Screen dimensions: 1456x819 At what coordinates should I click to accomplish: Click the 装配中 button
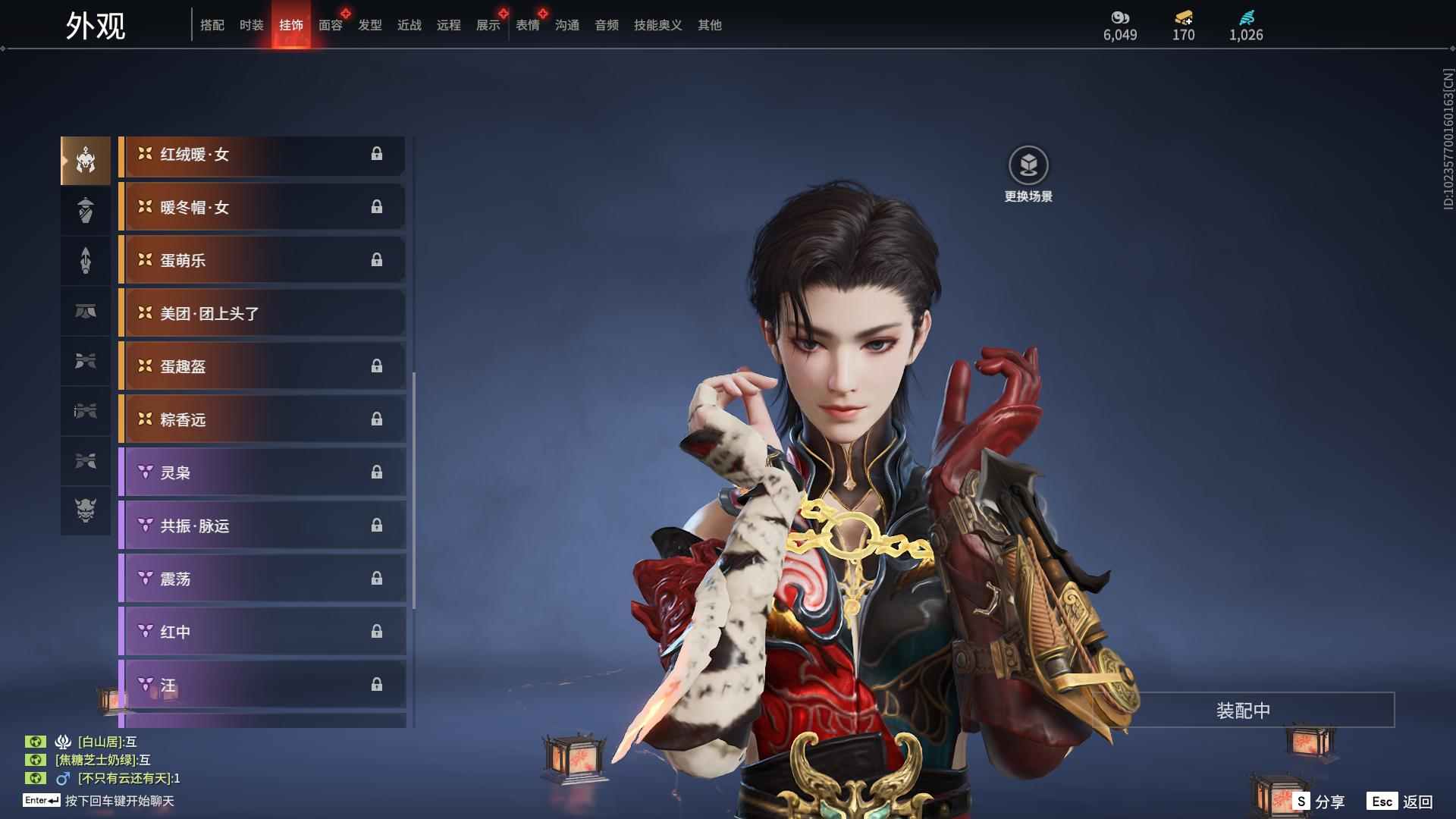pyautogui.click(x=1243, y=711)
